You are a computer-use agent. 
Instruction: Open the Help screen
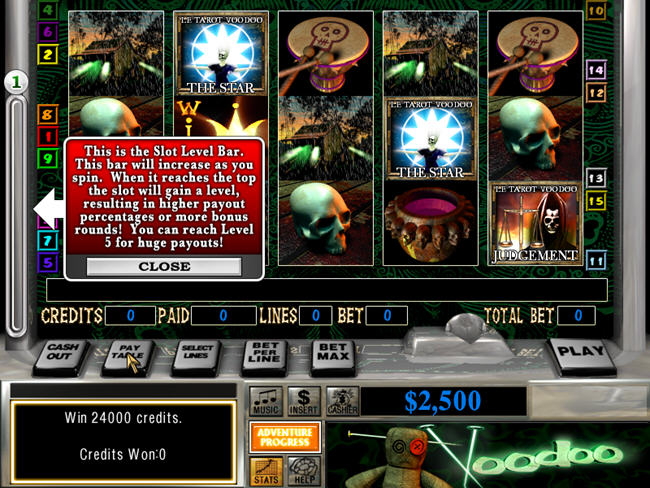[x=303, y=468]
